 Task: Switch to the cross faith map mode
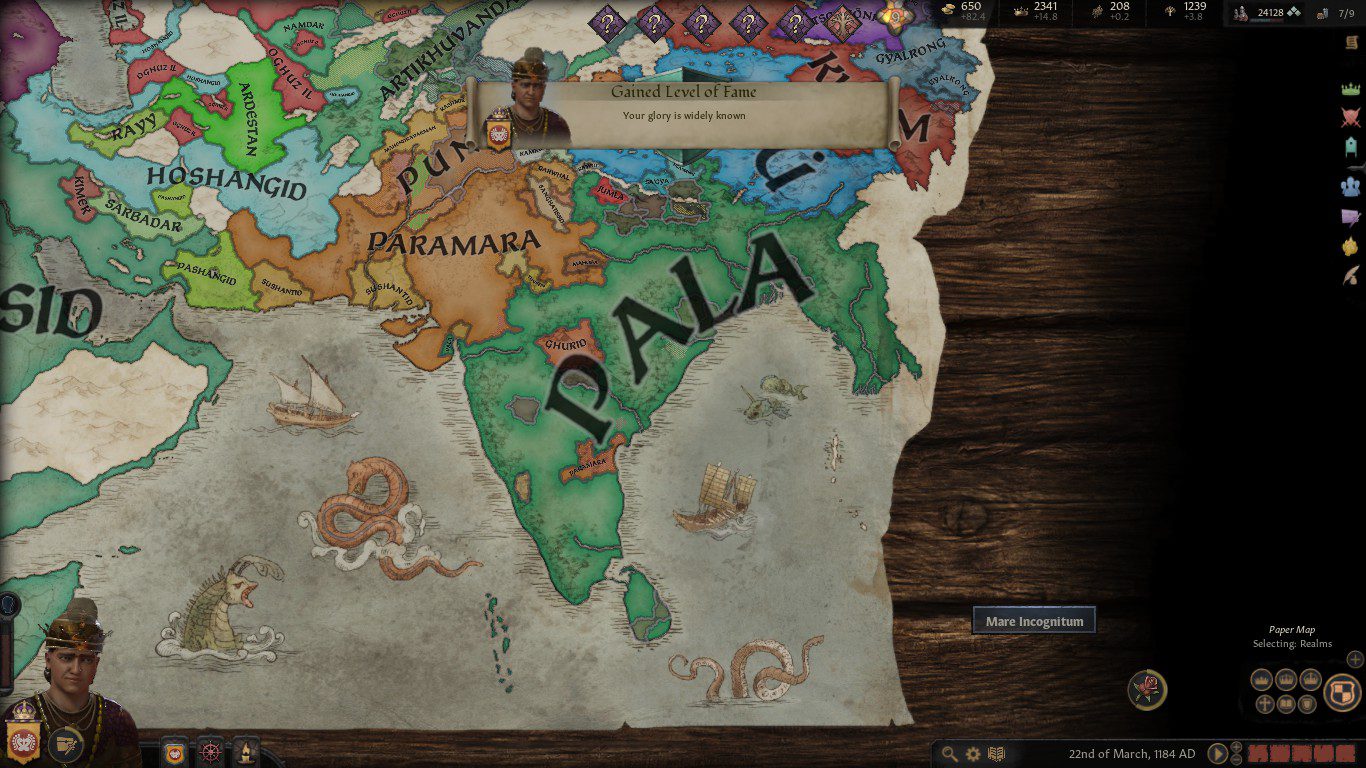click(1264, 704)
